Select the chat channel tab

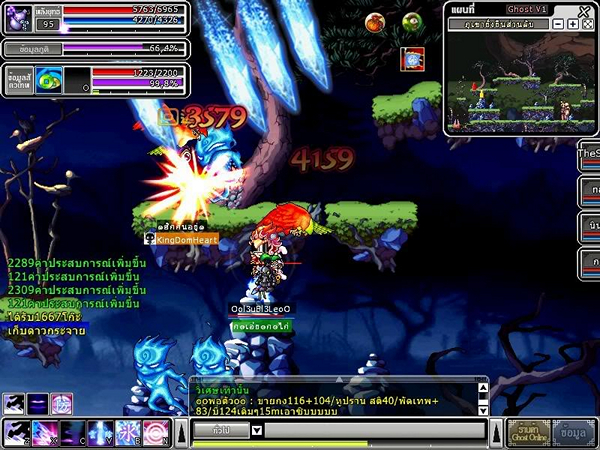219,430
